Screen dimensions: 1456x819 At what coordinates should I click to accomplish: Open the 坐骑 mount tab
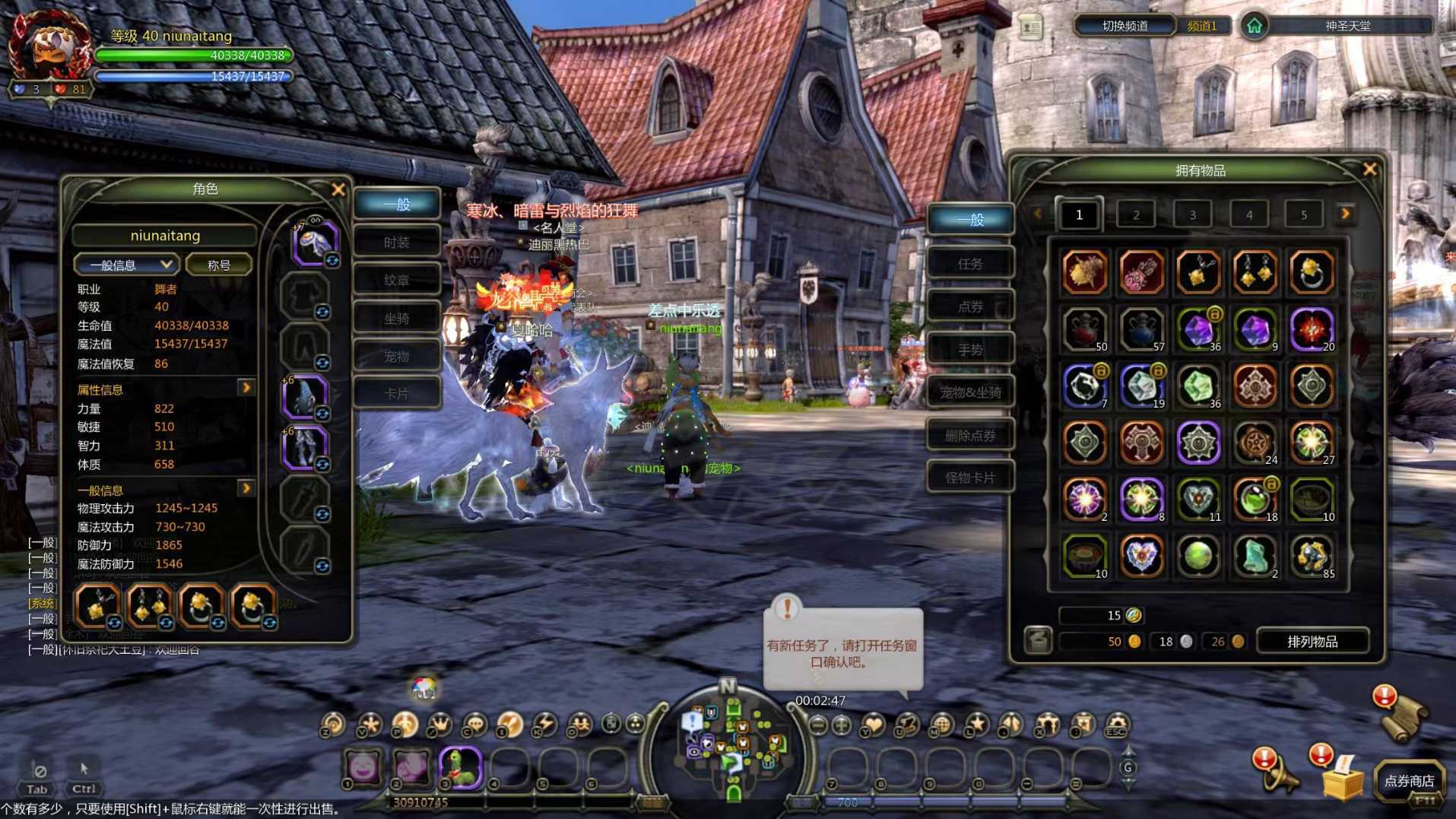point(396,318)
